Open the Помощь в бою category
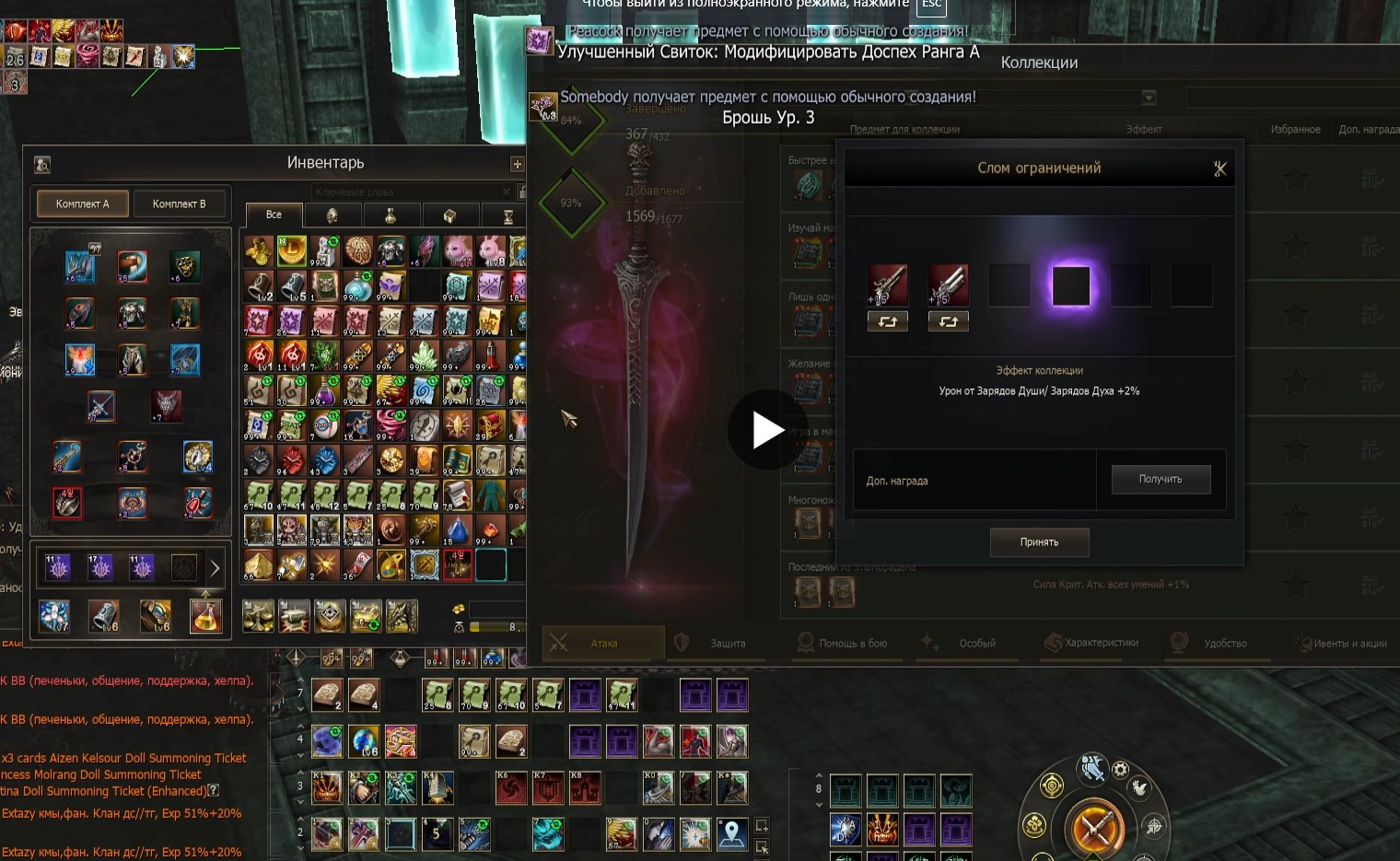The image size is (1400, 861). pos(852,643)
